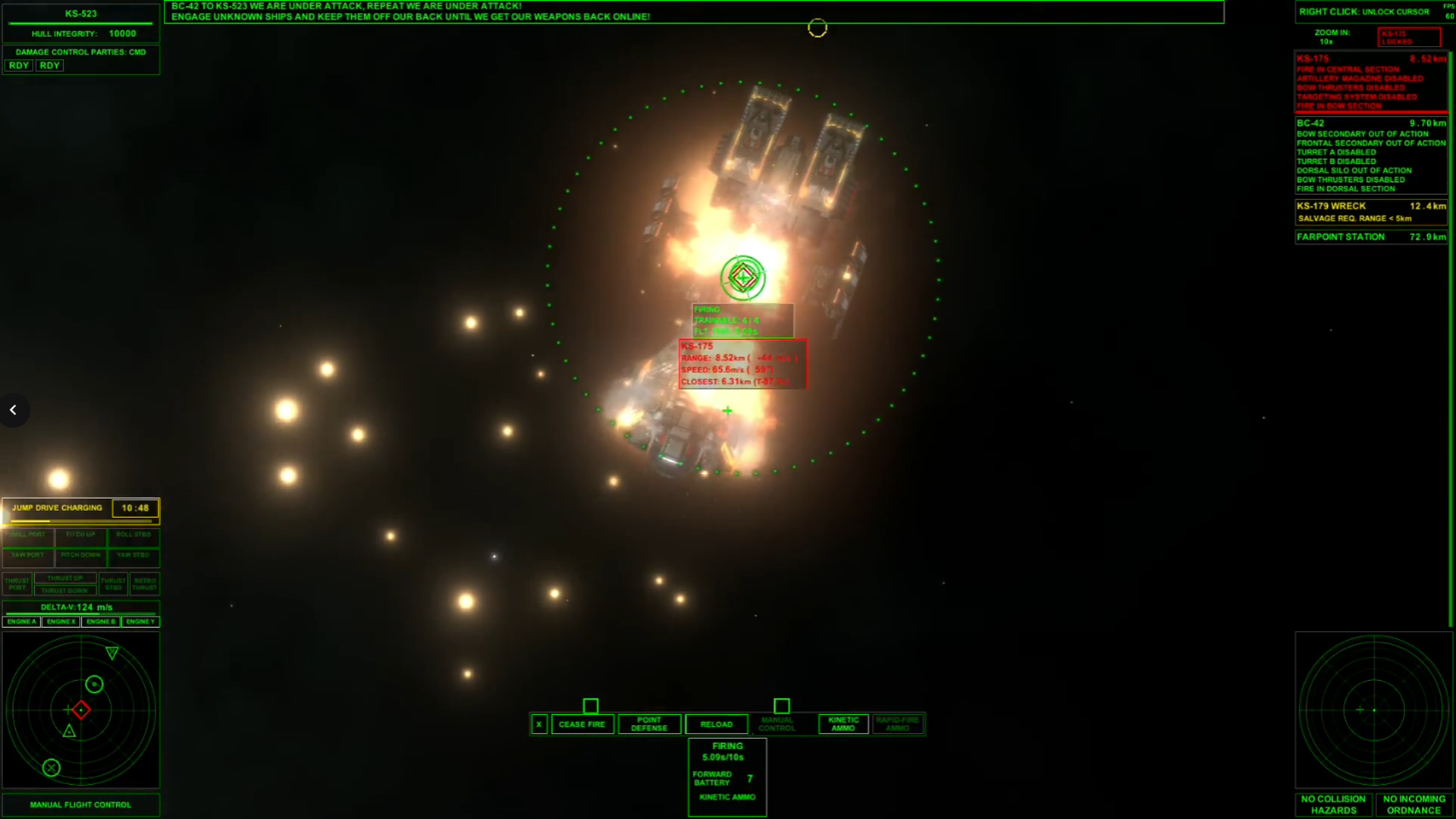Select the Yaw Port maneuver control
The width and height of the screenshot is (1456, 819).
(x=28, y=554)
